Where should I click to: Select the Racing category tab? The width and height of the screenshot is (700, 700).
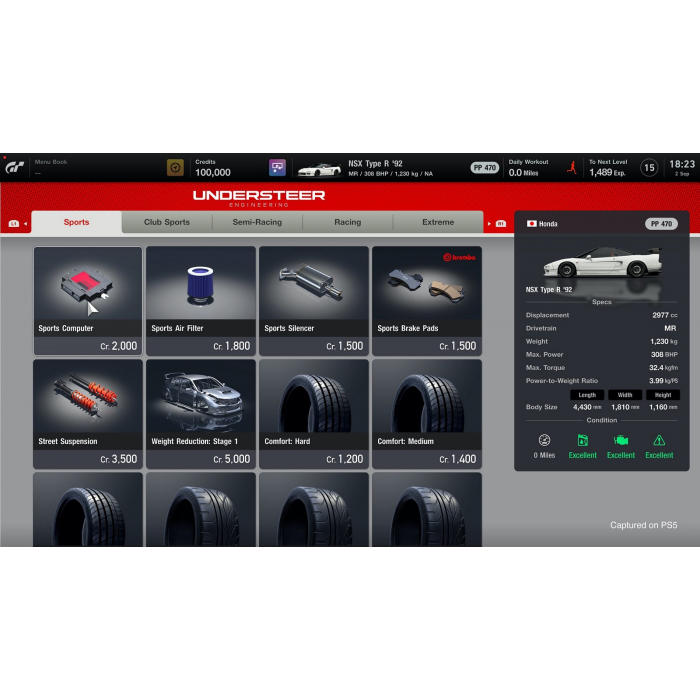[x=347, y=222]
